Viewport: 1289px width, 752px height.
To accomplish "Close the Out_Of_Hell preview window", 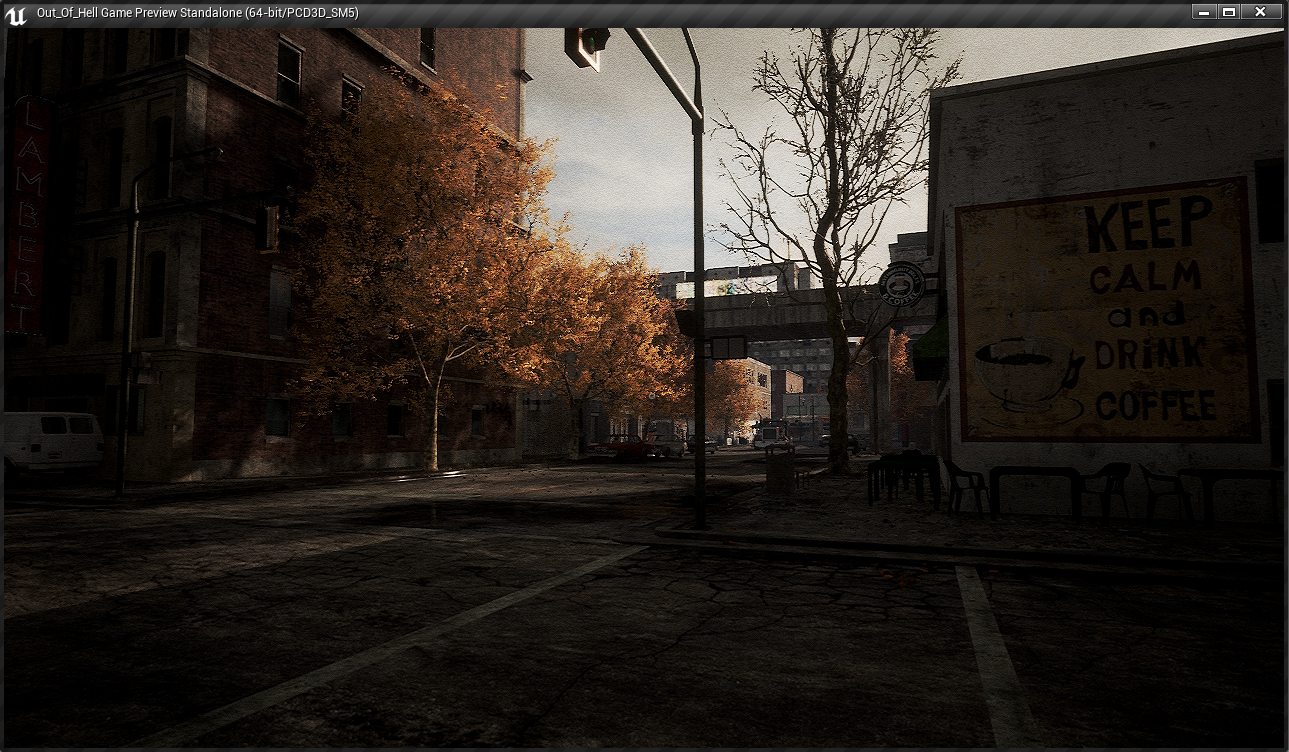I will (1260, 12).
